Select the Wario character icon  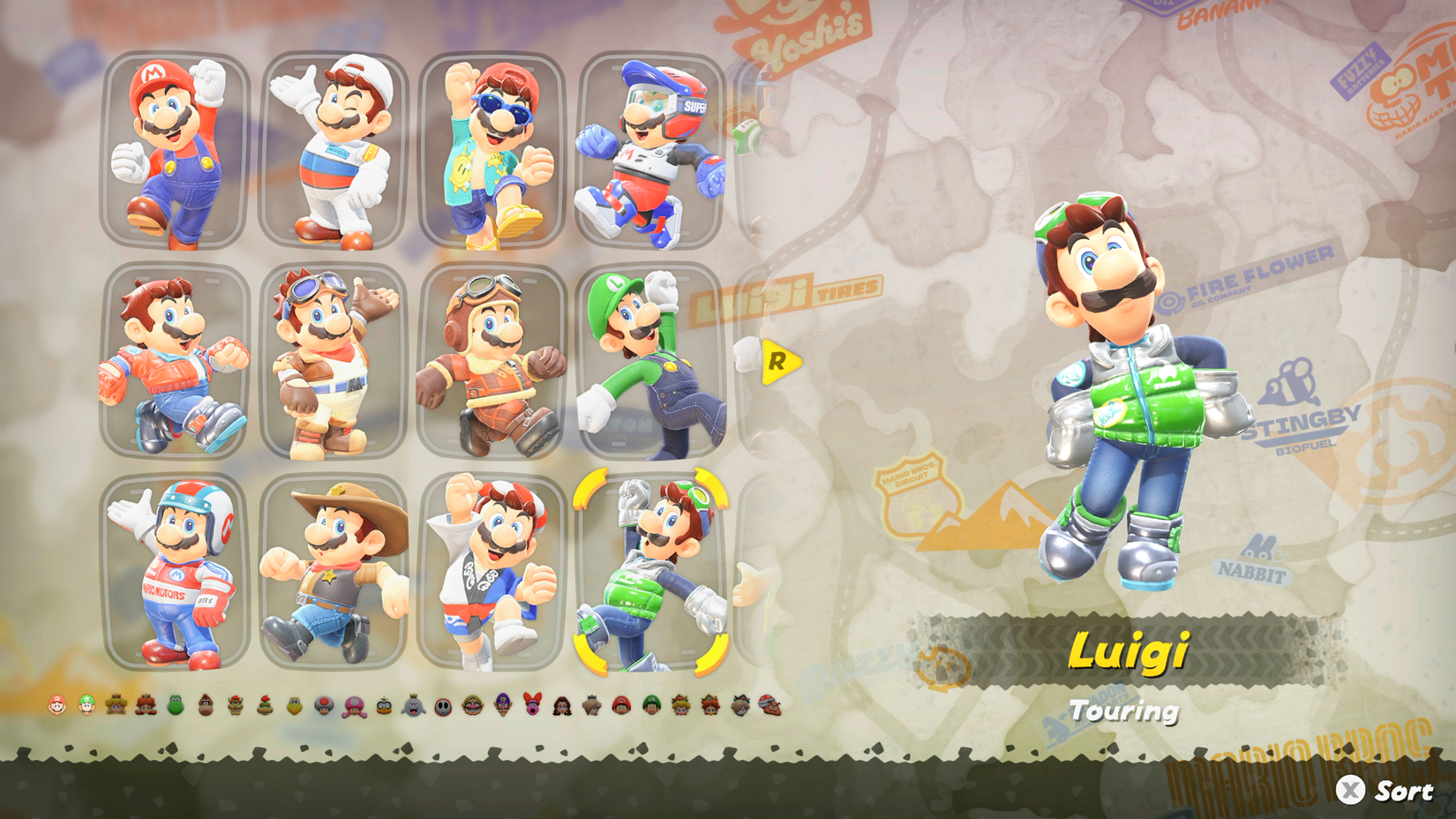point(471,704)
